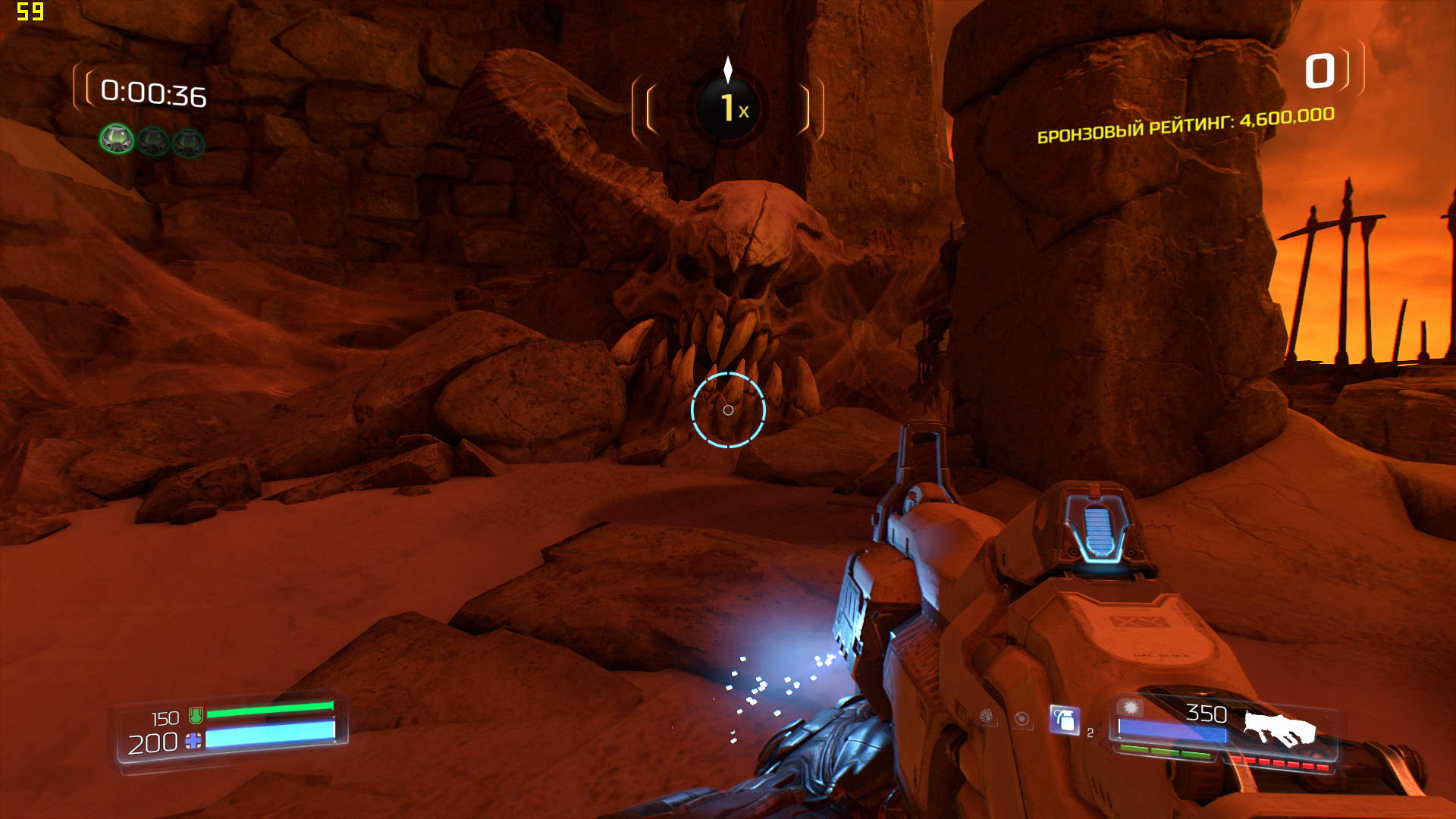
Task: Click the green armor shield icon
Action: [196, 715]
